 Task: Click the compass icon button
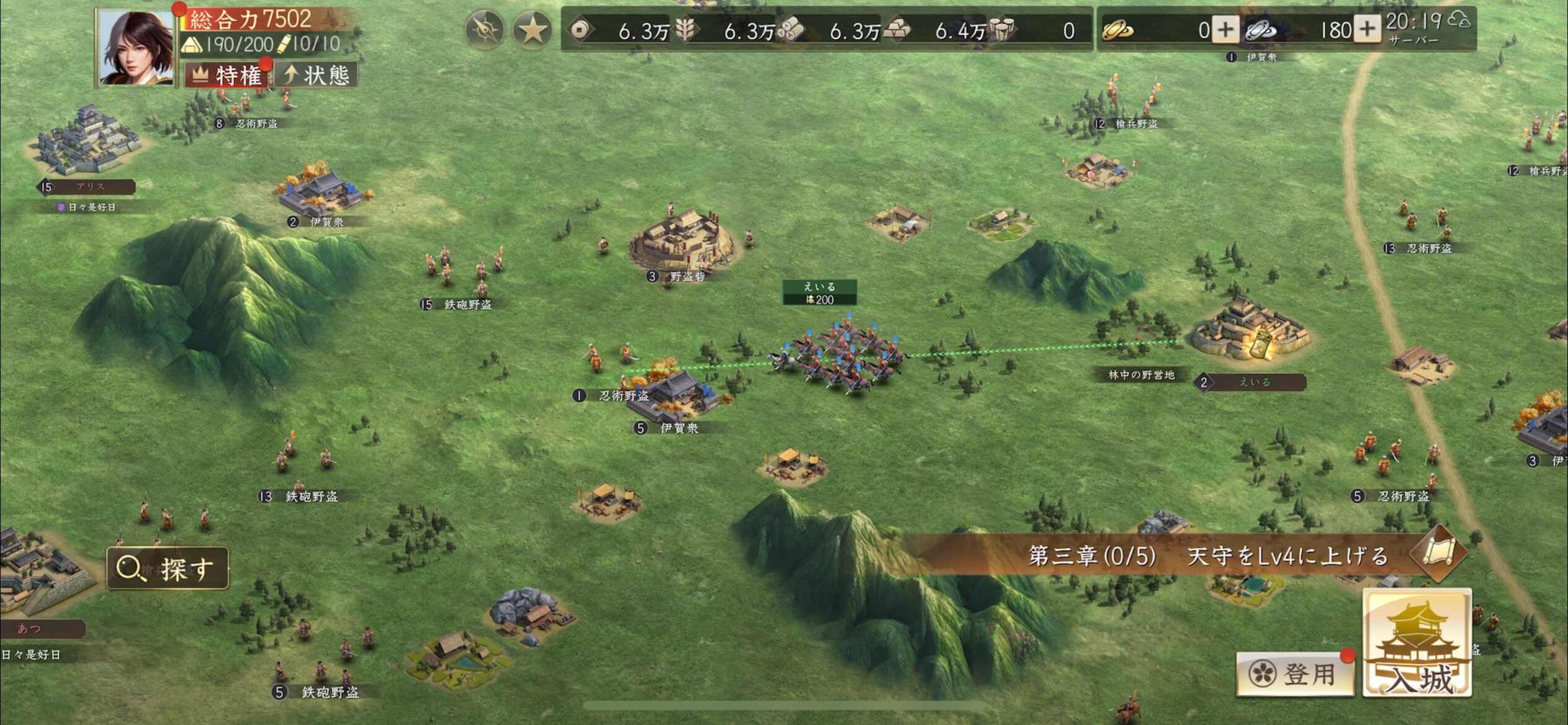point(484,30)
